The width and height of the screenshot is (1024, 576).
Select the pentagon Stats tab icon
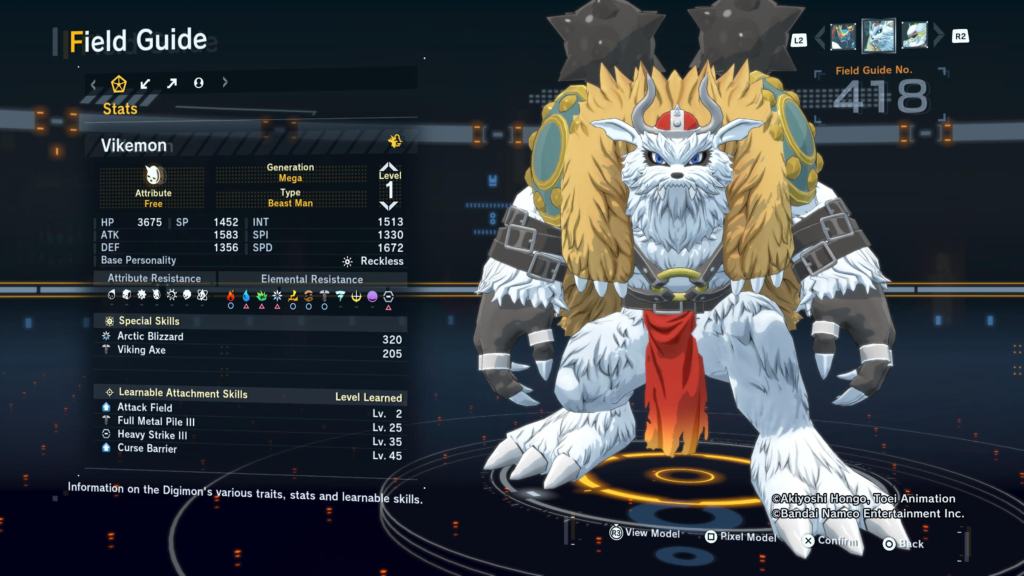119,83
